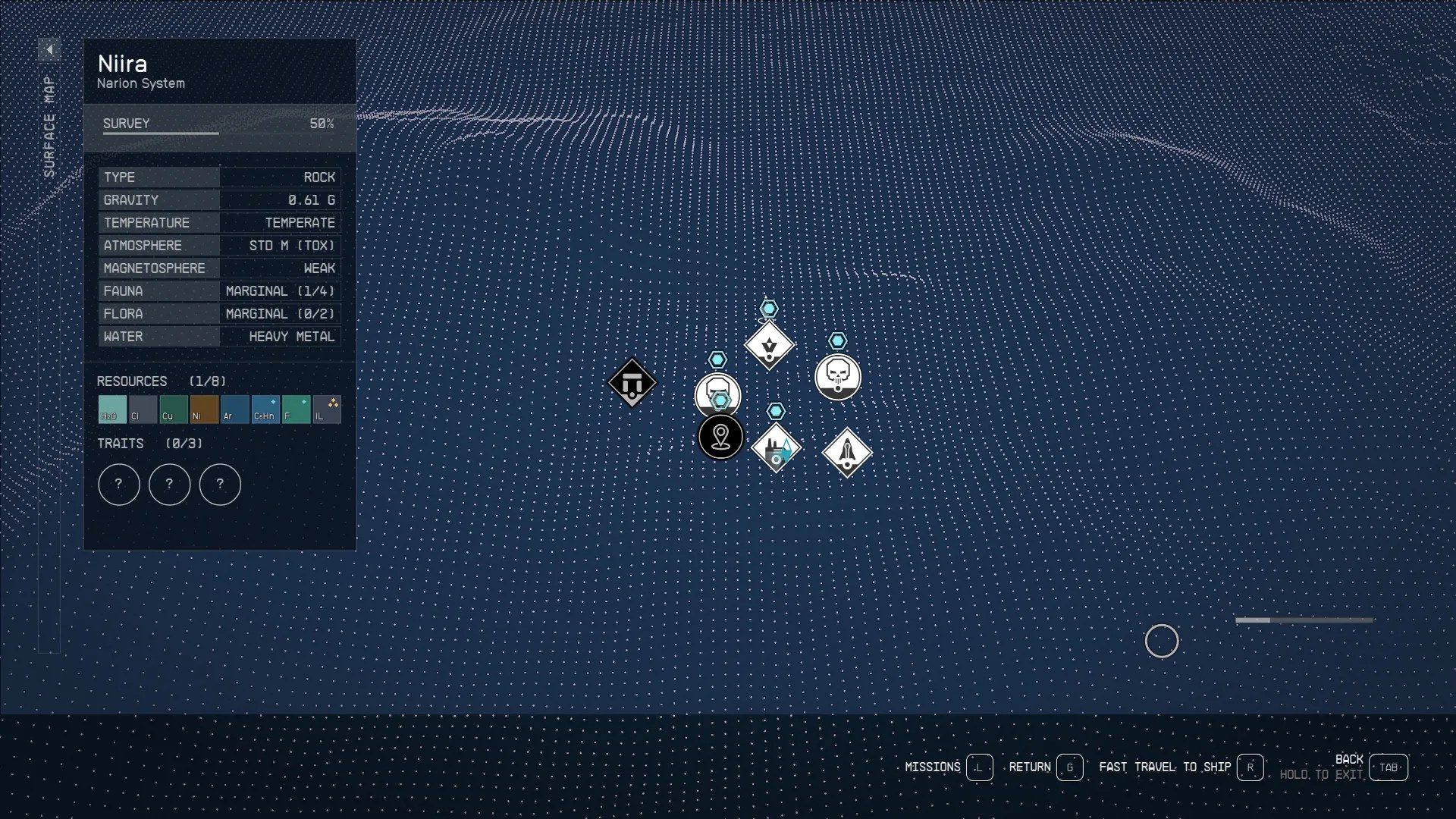Select the H2O resource swatch

[x=111, y=409]
